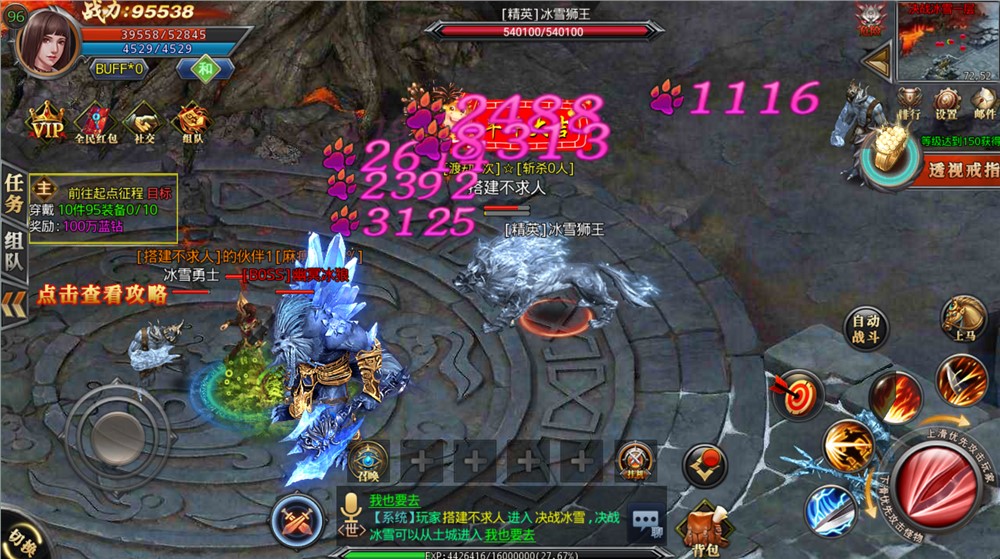Open the 设置 settings gear
1000x559 pixels.
pyautogui.click(x=946, y=102)
